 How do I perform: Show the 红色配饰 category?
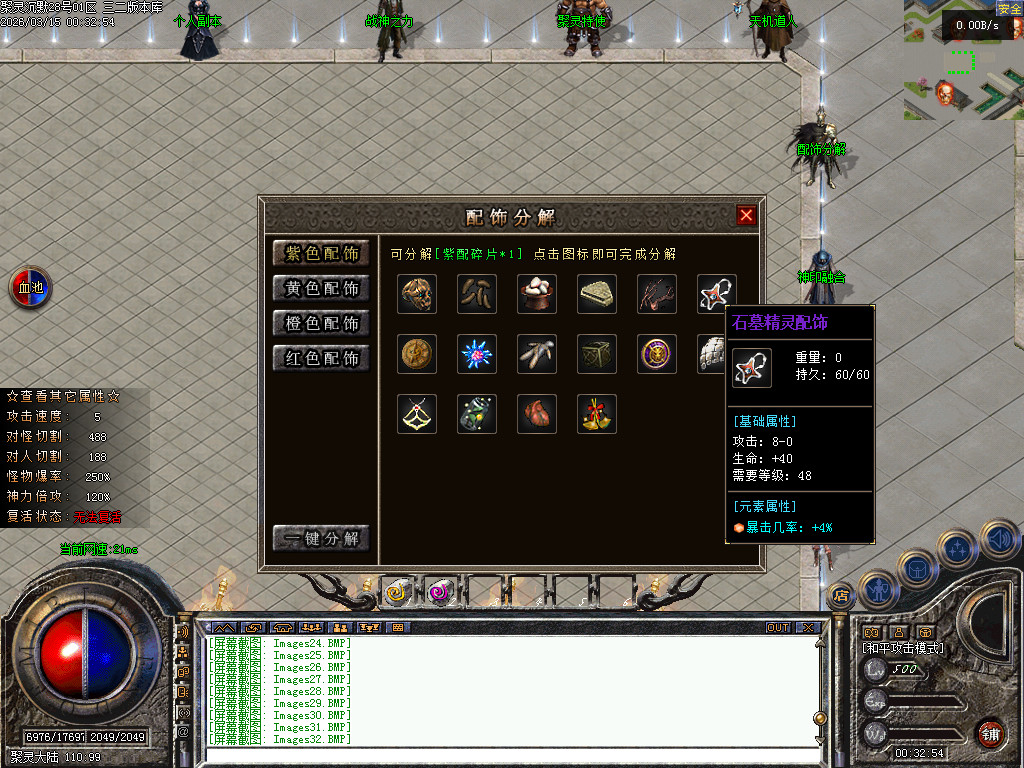pos(321,358)
